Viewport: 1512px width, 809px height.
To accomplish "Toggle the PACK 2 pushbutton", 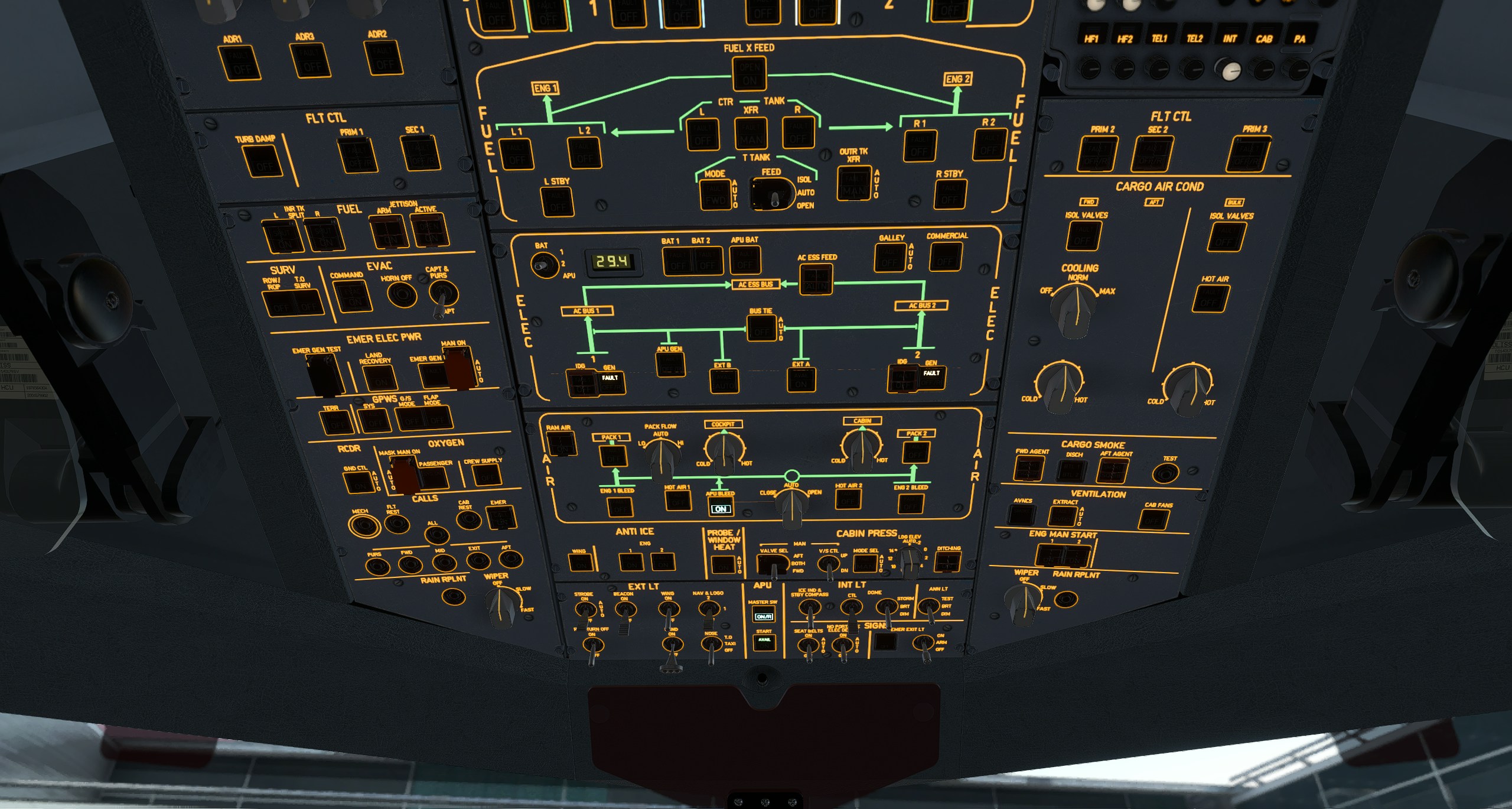I will point(915,453).
